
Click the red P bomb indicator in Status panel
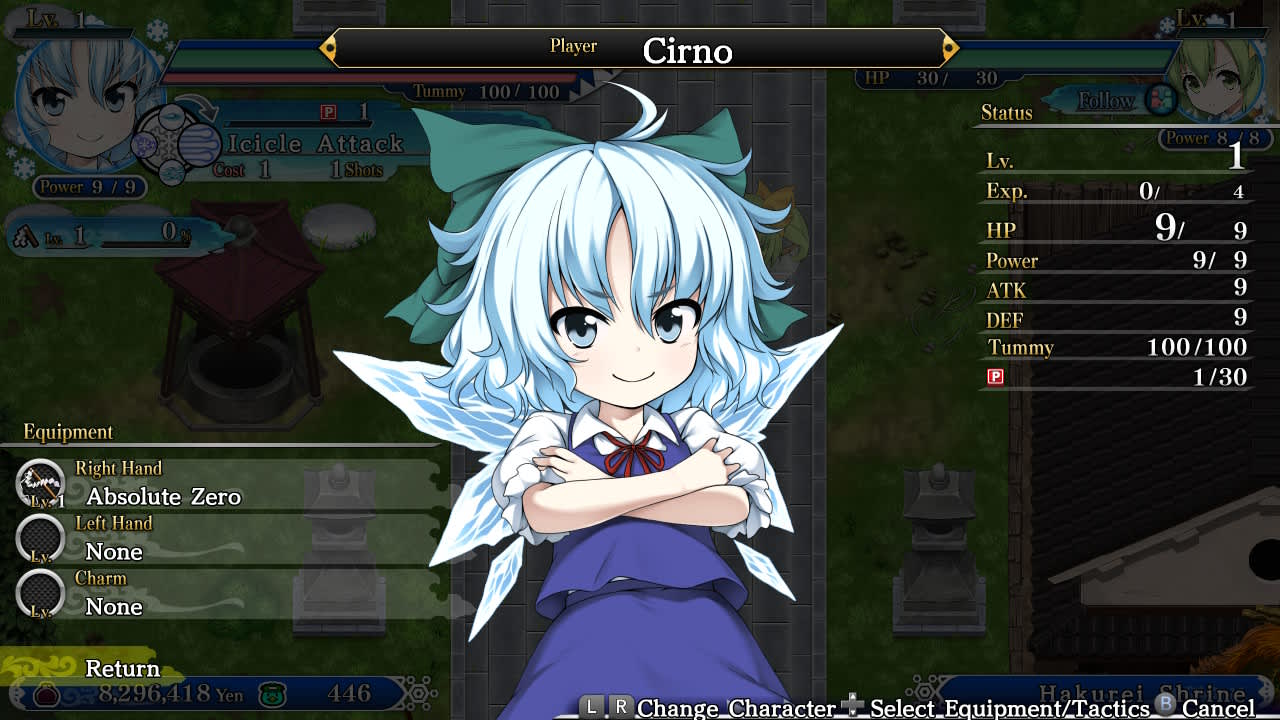click(x=995, y=376)
